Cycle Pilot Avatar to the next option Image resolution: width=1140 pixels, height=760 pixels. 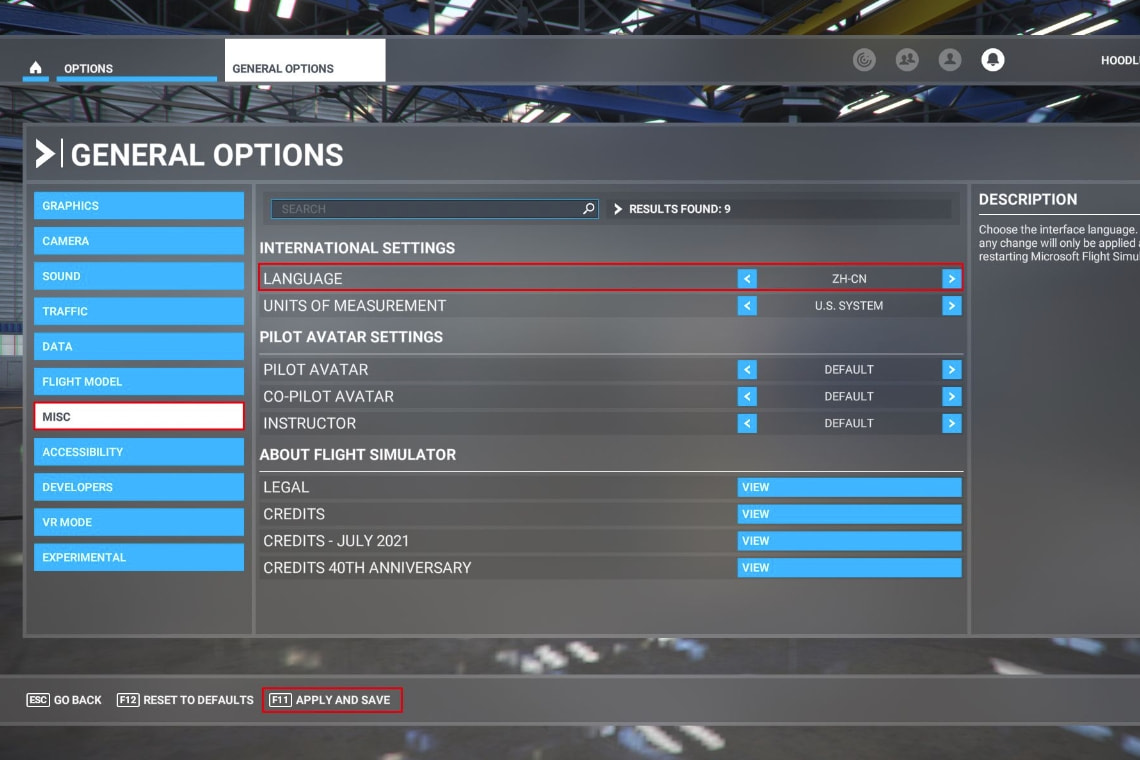pos(951,370)
